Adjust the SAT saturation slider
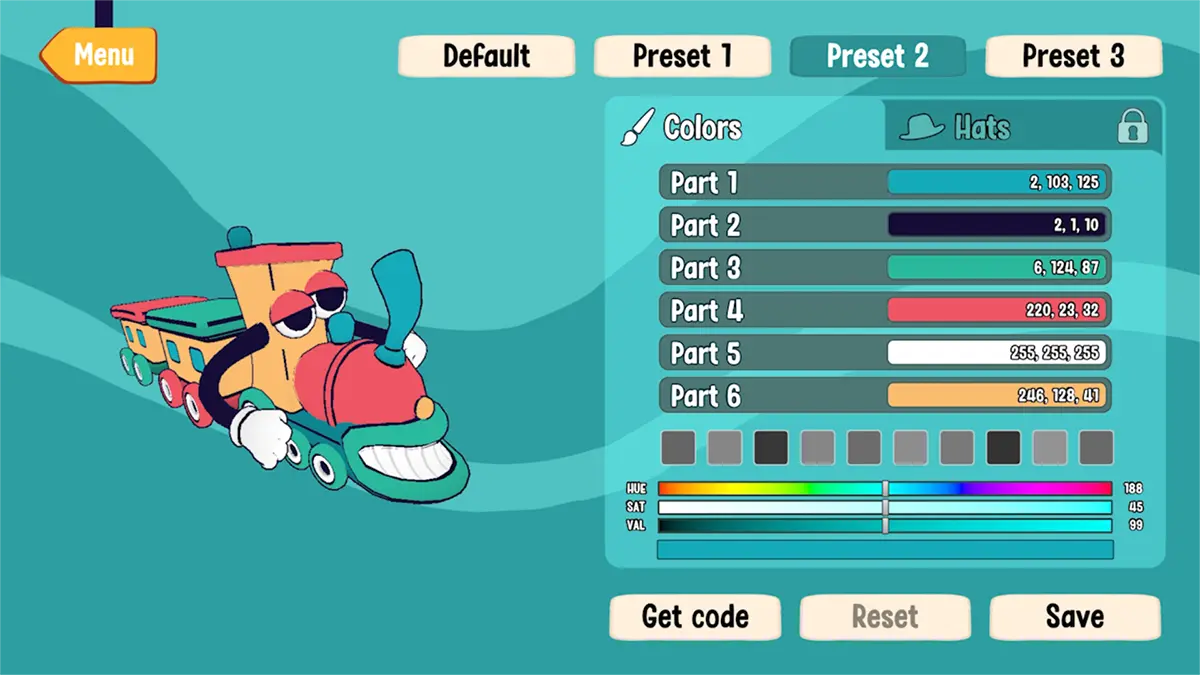The width and height of the screenshot is (1200, 675). pyautogui.click(x=884, y=507)
